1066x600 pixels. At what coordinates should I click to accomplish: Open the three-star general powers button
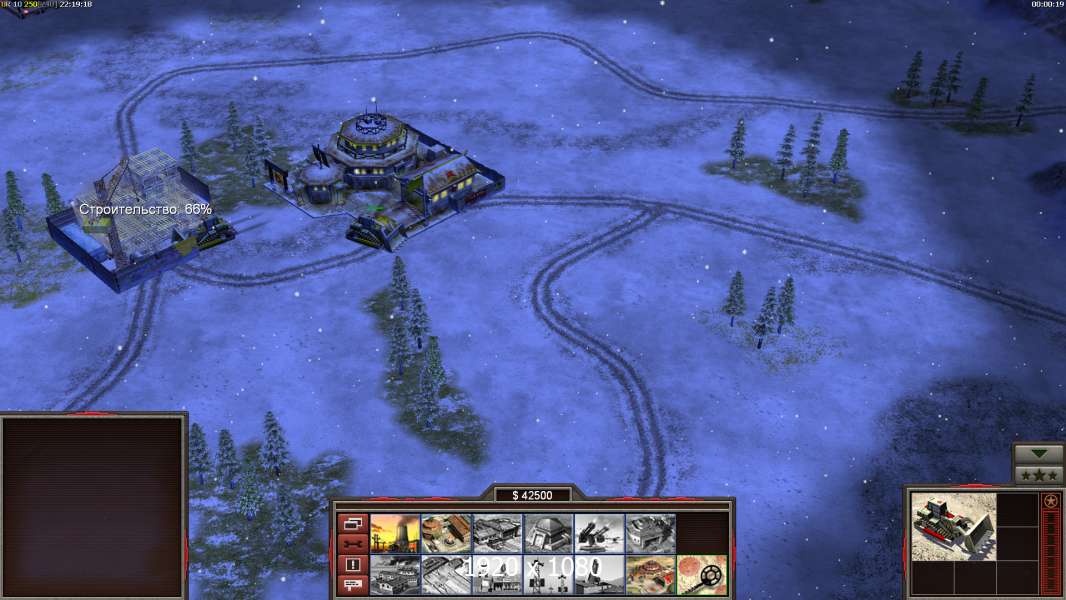pyautogui.click(x=1039, y=475)
